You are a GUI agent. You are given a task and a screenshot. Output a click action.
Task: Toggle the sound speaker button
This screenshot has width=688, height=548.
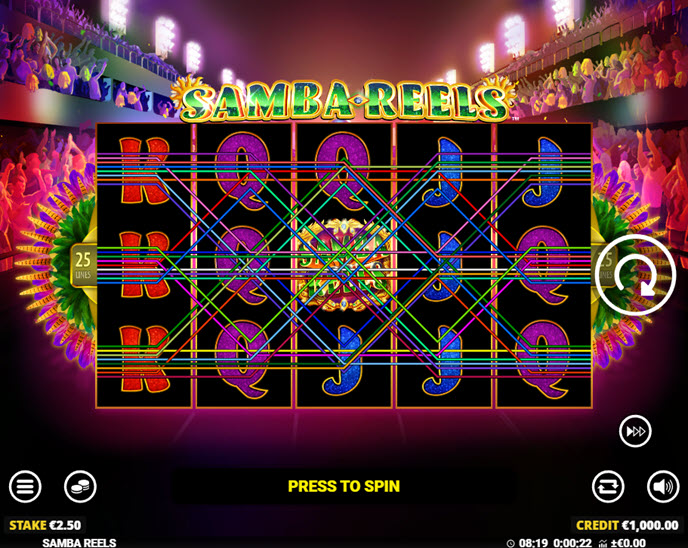click(x=662, y=487)
